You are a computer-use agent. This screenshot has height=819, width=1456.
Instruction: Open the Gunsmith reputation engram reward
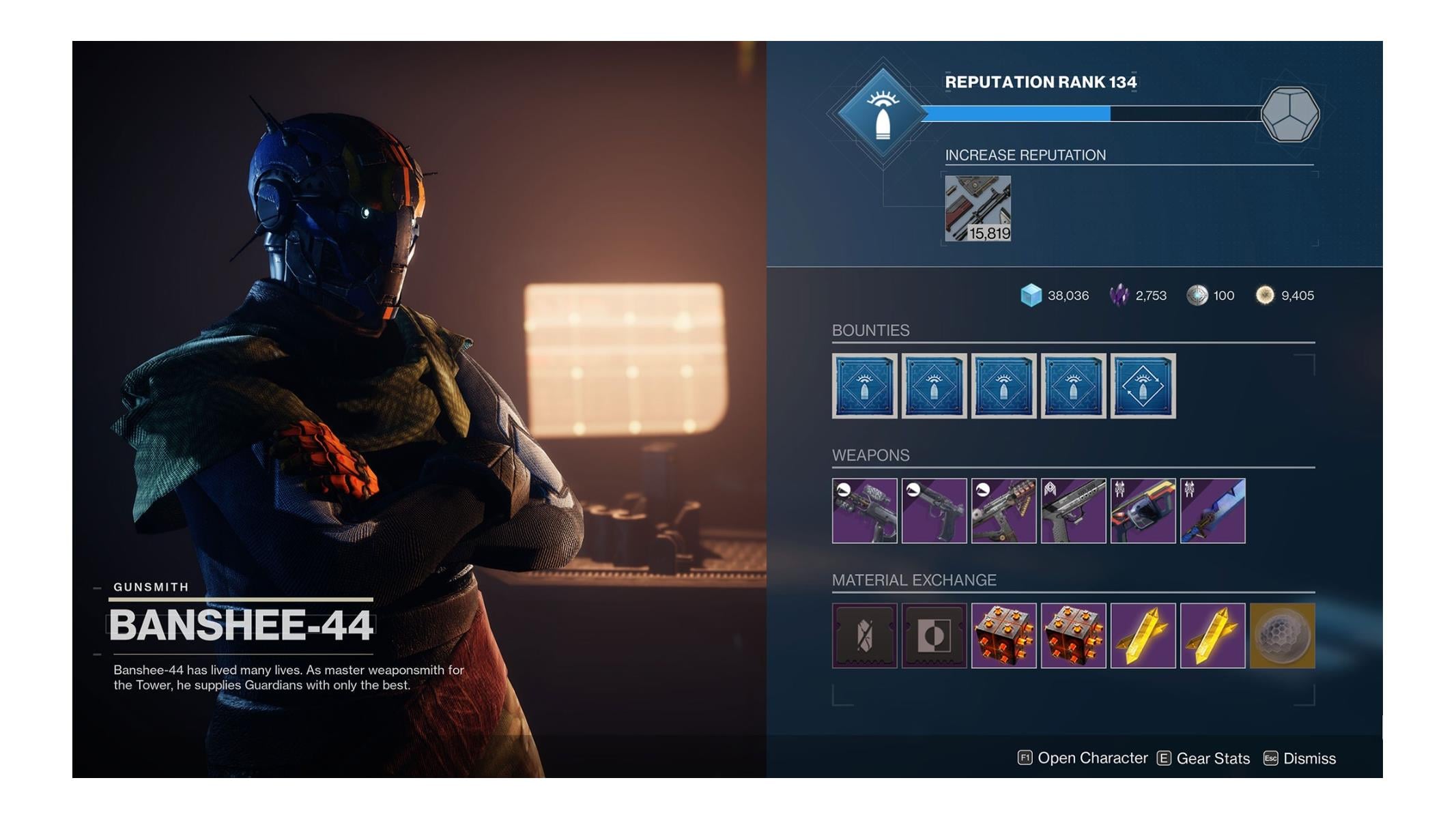pyautogui.click(x=1289, y=114)
